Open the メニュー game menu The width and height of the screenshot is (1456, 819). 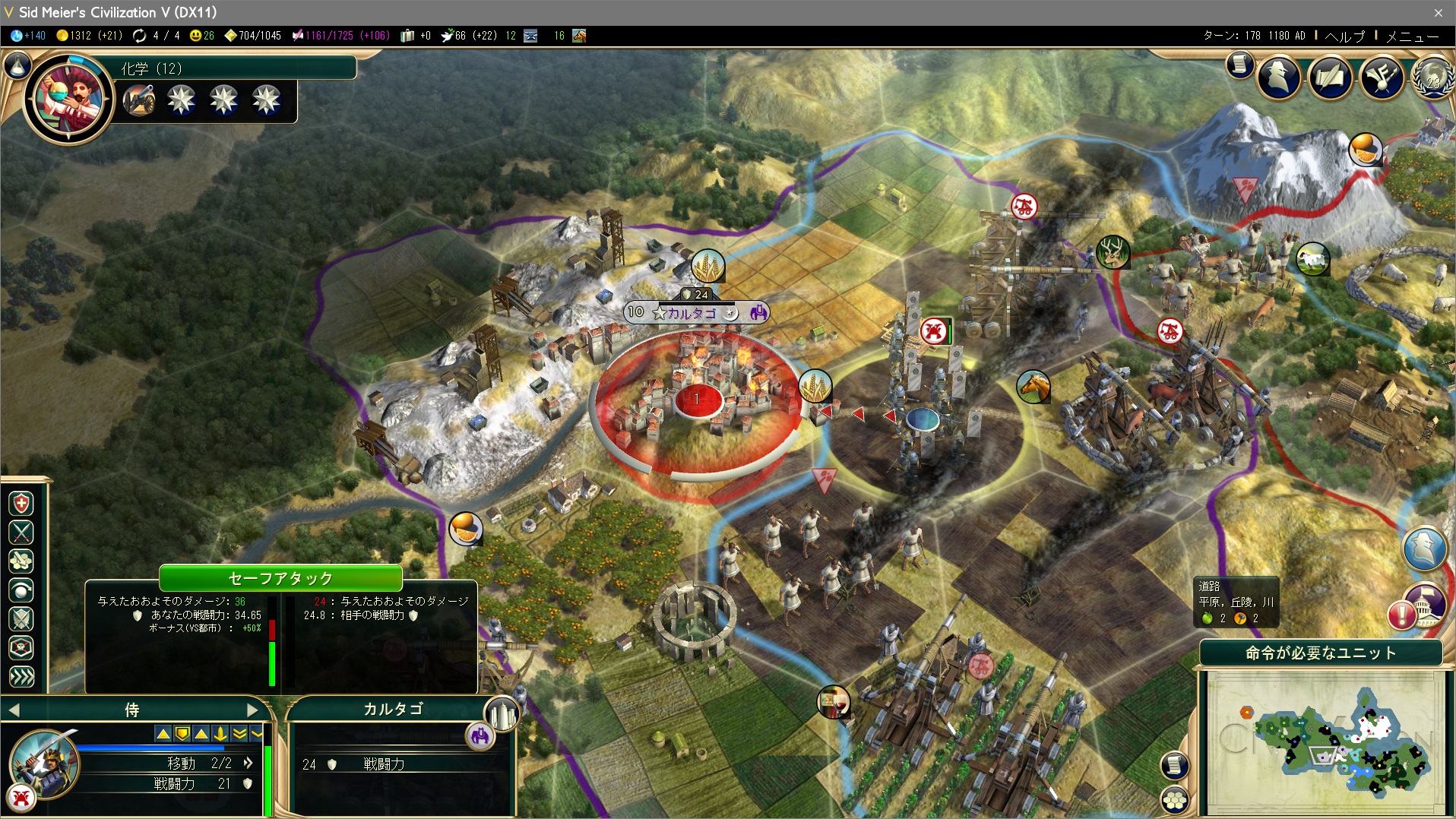click(1412, 36)
